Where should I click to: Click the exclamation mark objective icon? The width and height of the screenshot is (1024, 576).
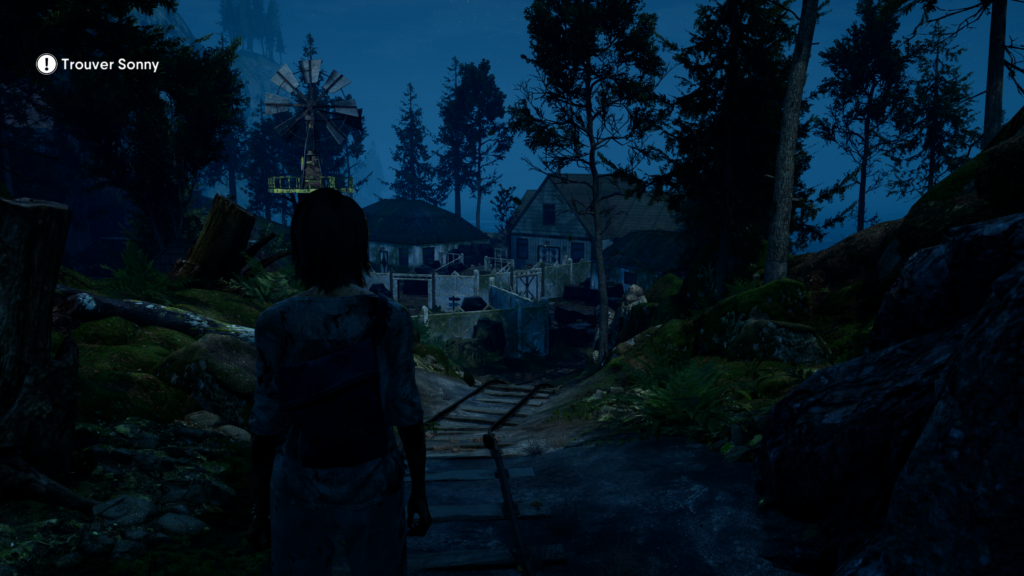coord(47,64)
